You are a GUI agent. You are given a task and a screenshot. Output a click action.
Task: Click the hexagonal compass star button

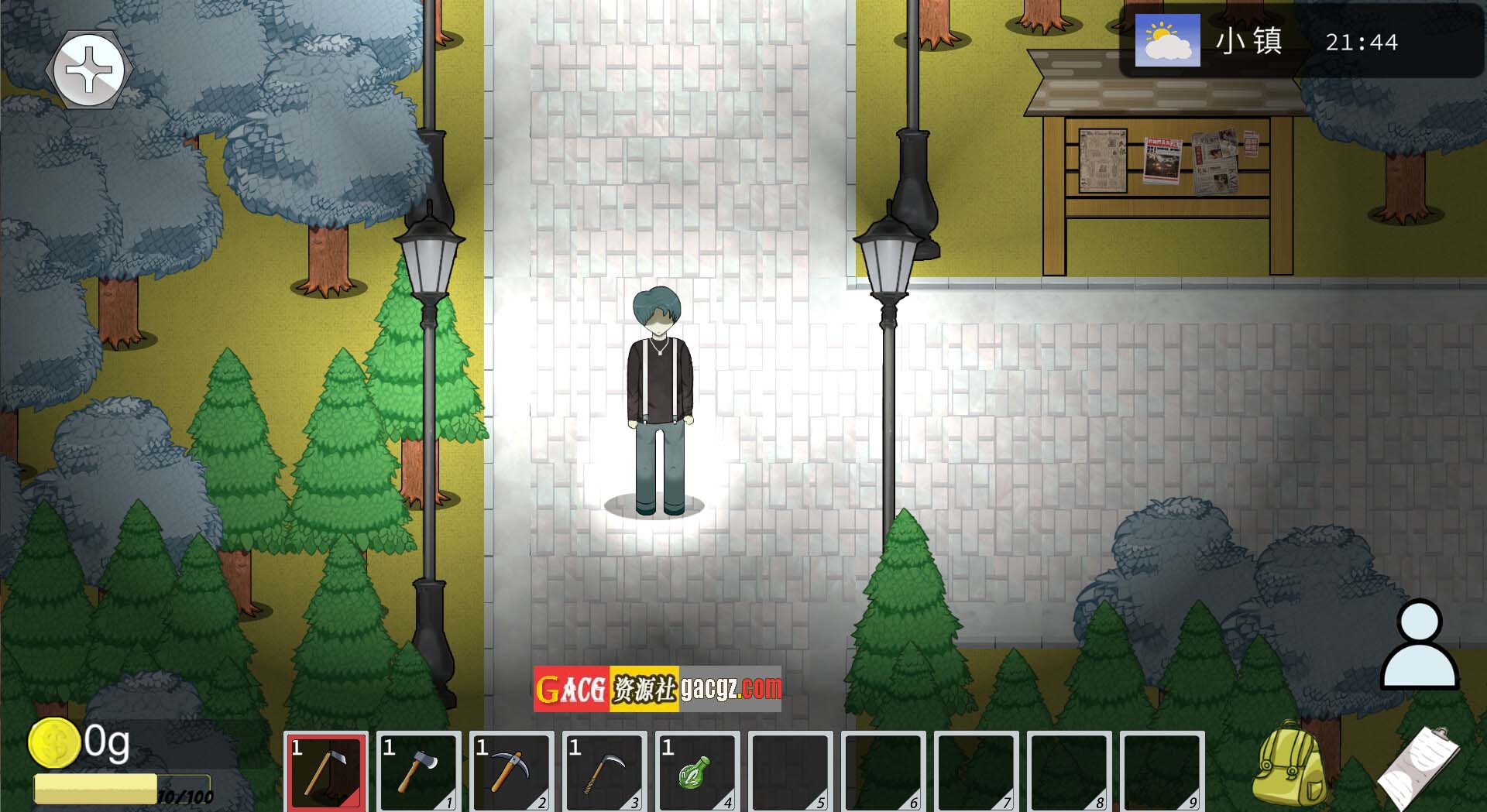[89, 70]
